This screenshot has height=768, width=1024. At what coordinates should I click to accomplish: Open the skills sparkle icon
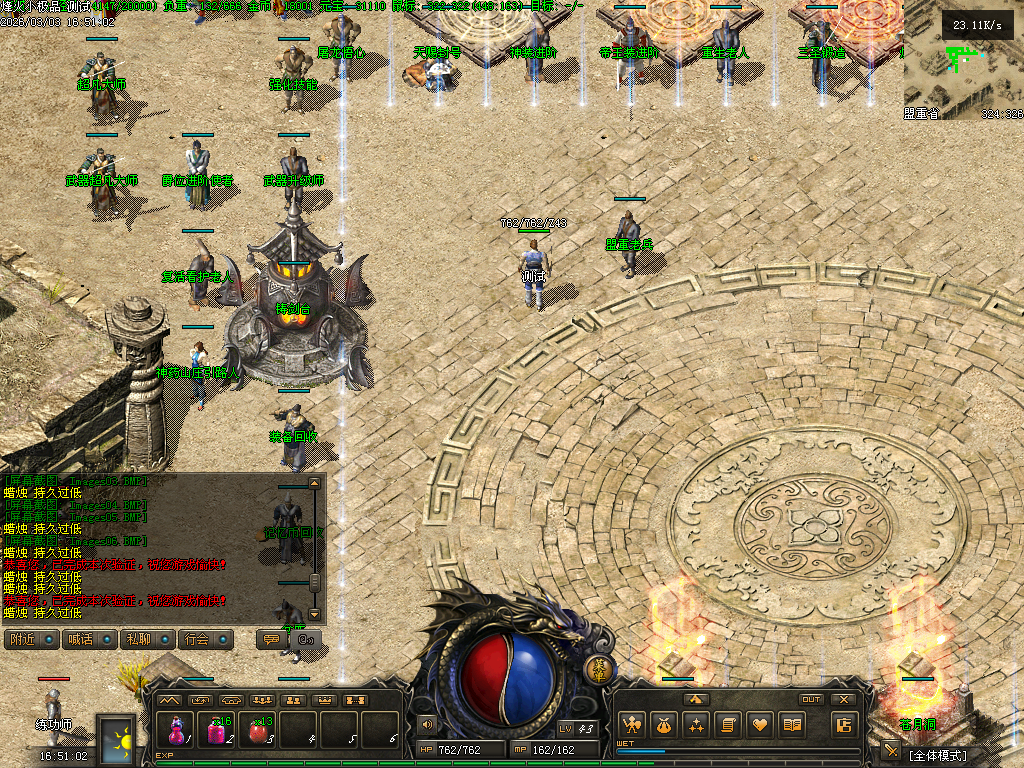pyautogui.click(x=695, y=724)
